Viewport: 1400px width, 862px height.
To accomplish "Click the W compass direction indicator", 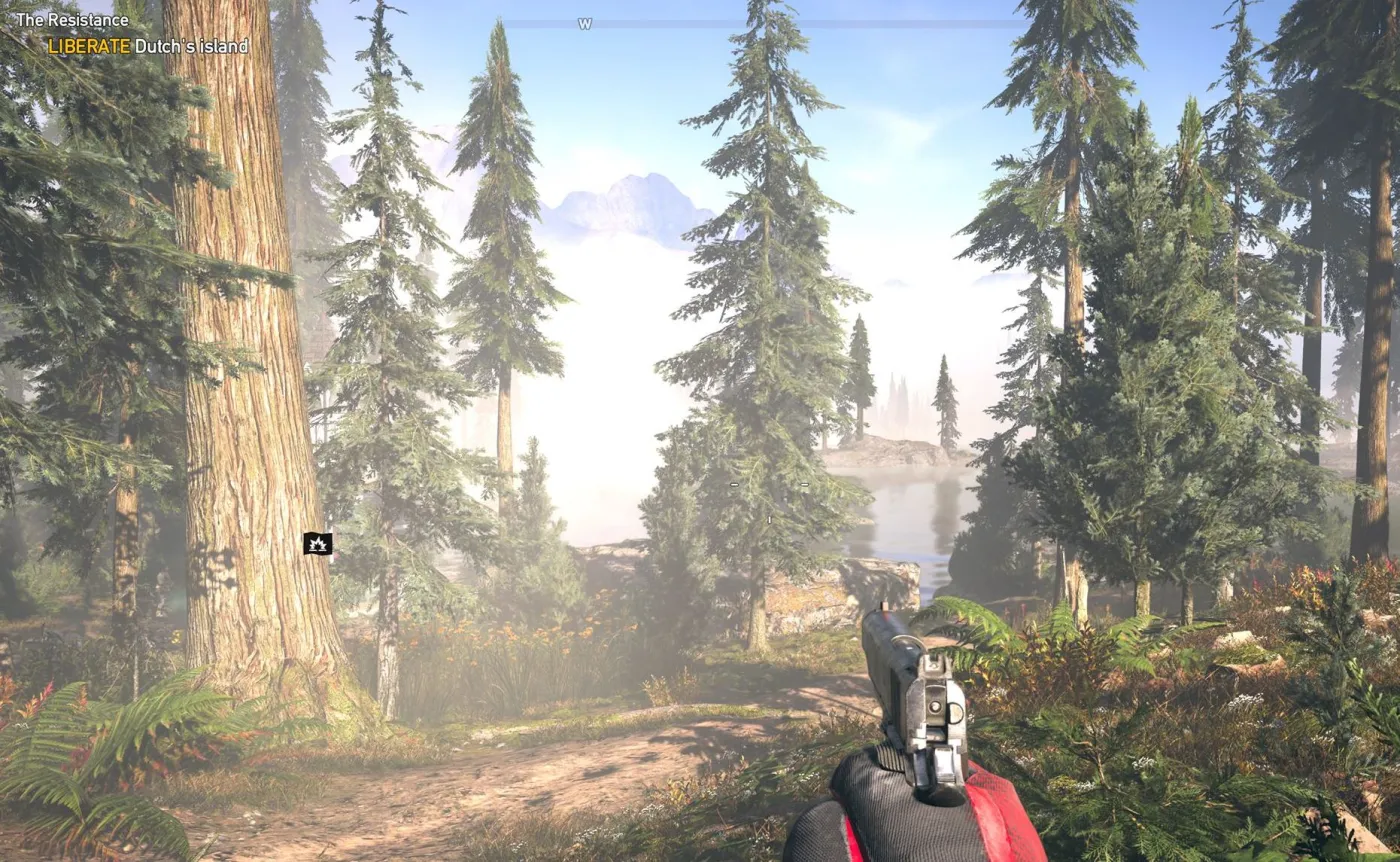I will (583, 22).
